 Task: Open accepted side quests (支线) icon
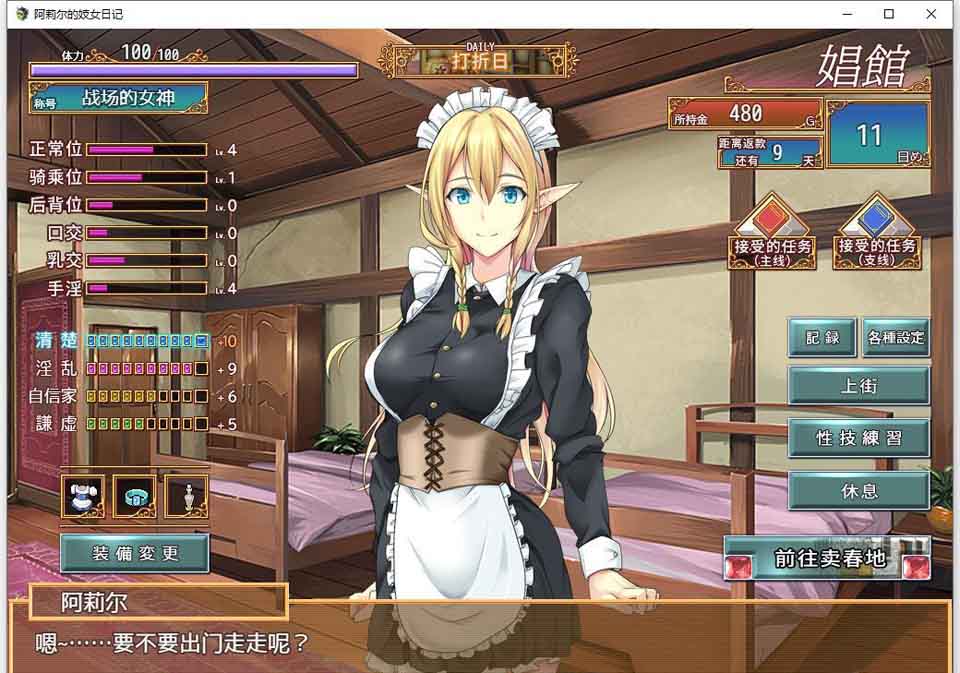(x=877, y=232)
